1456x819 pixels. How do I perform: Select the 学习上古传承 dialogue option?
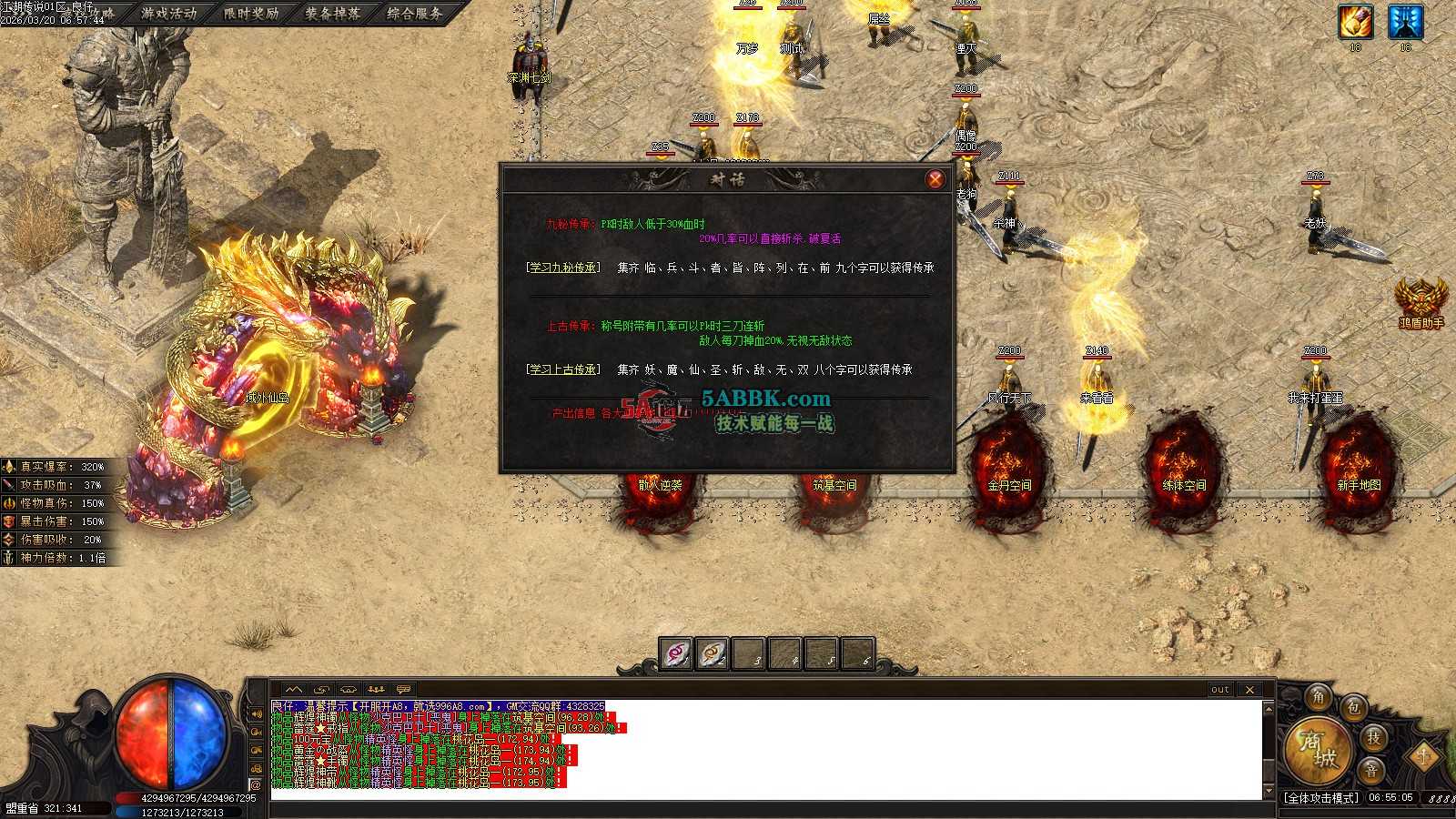click(563, 369)
